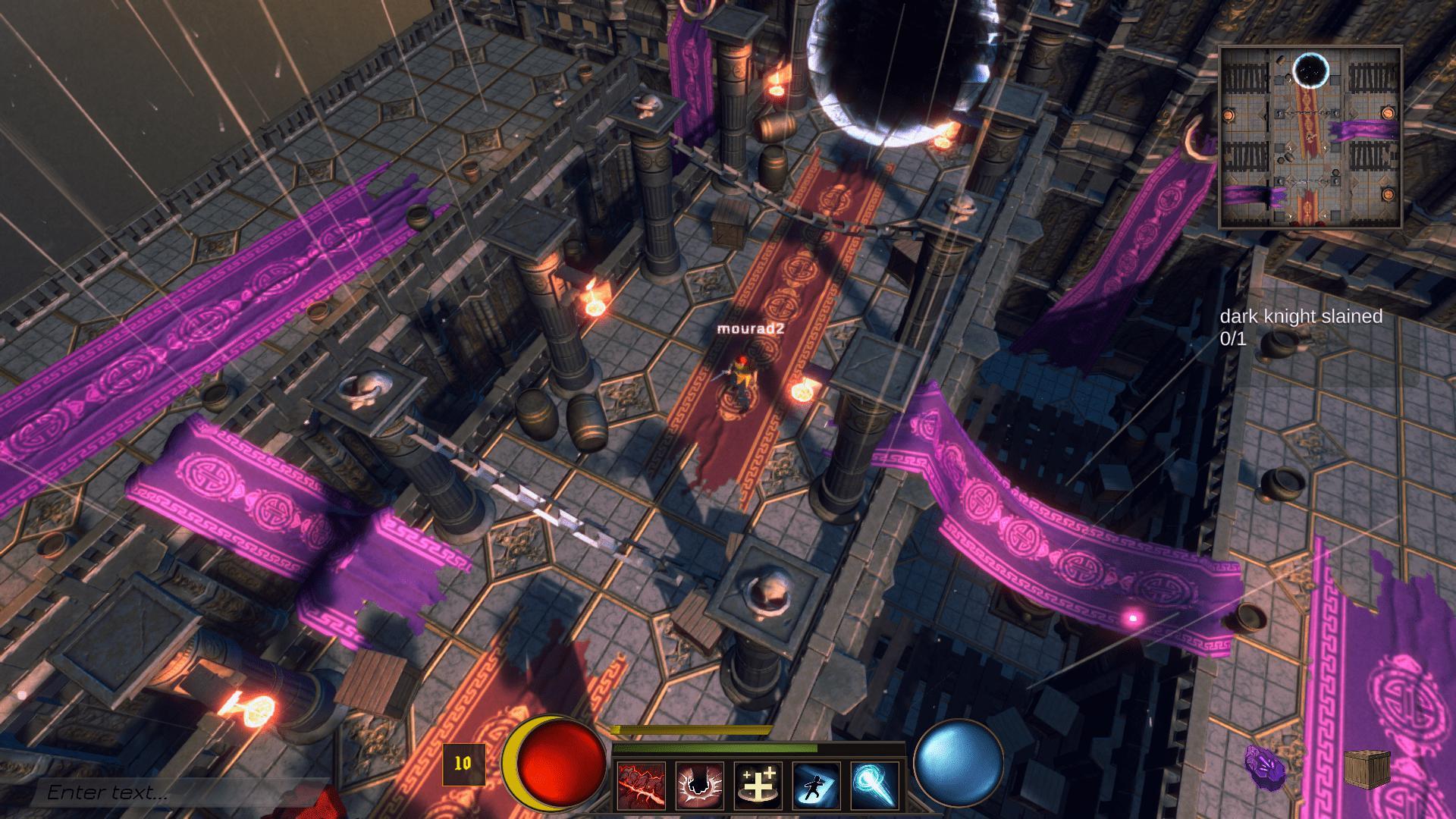Open the dark knight slained quest tracker

[1301, 327]
